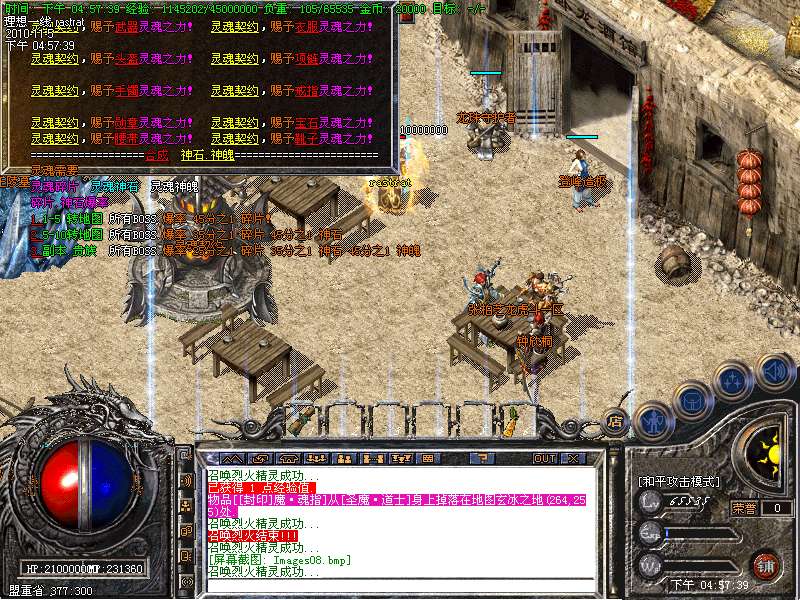
Task: Open the red 铺 stall button
Action: tap(765, 565)
